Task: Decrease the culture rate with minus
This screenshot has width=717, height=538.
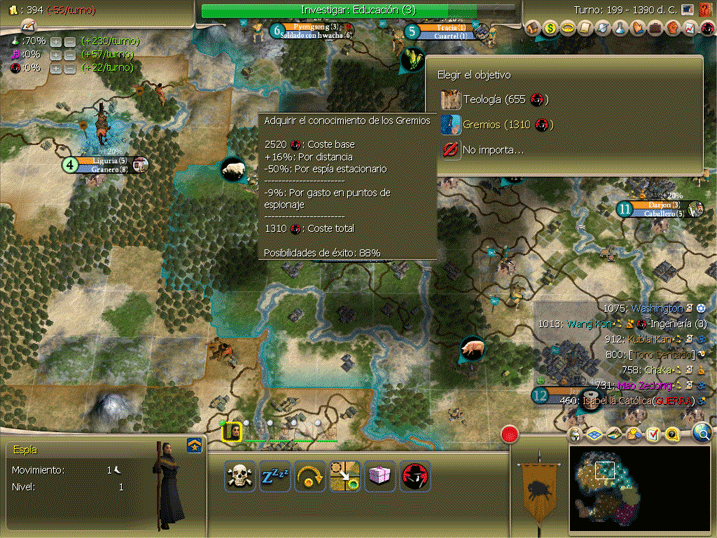Action: point(70,54)
